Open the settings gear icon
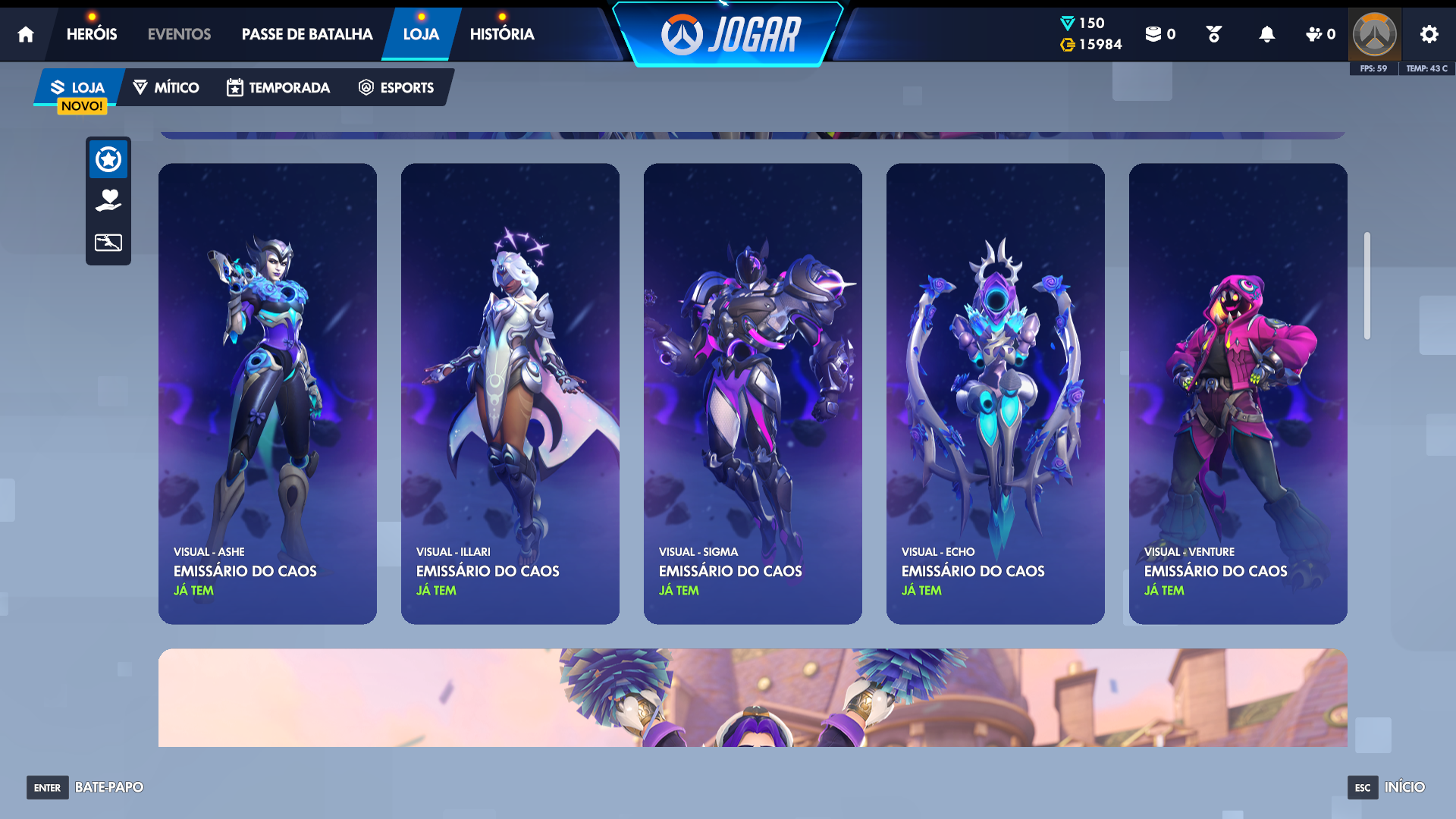The width and height of the screenshot is (1456, 819). point(1429,34)
